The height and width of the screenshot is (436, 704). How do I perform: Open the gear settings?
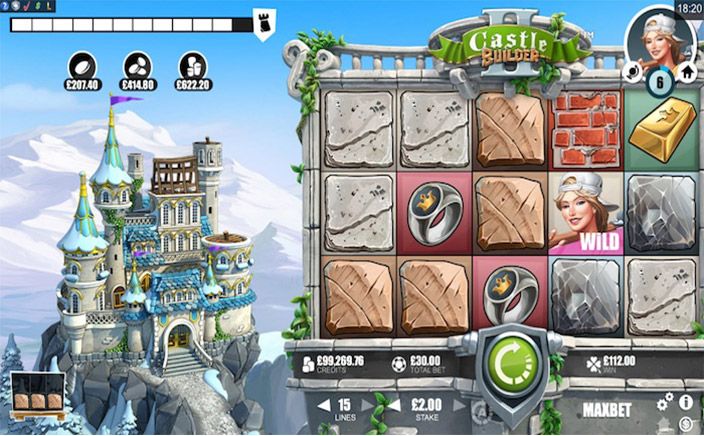click(665, 401)
